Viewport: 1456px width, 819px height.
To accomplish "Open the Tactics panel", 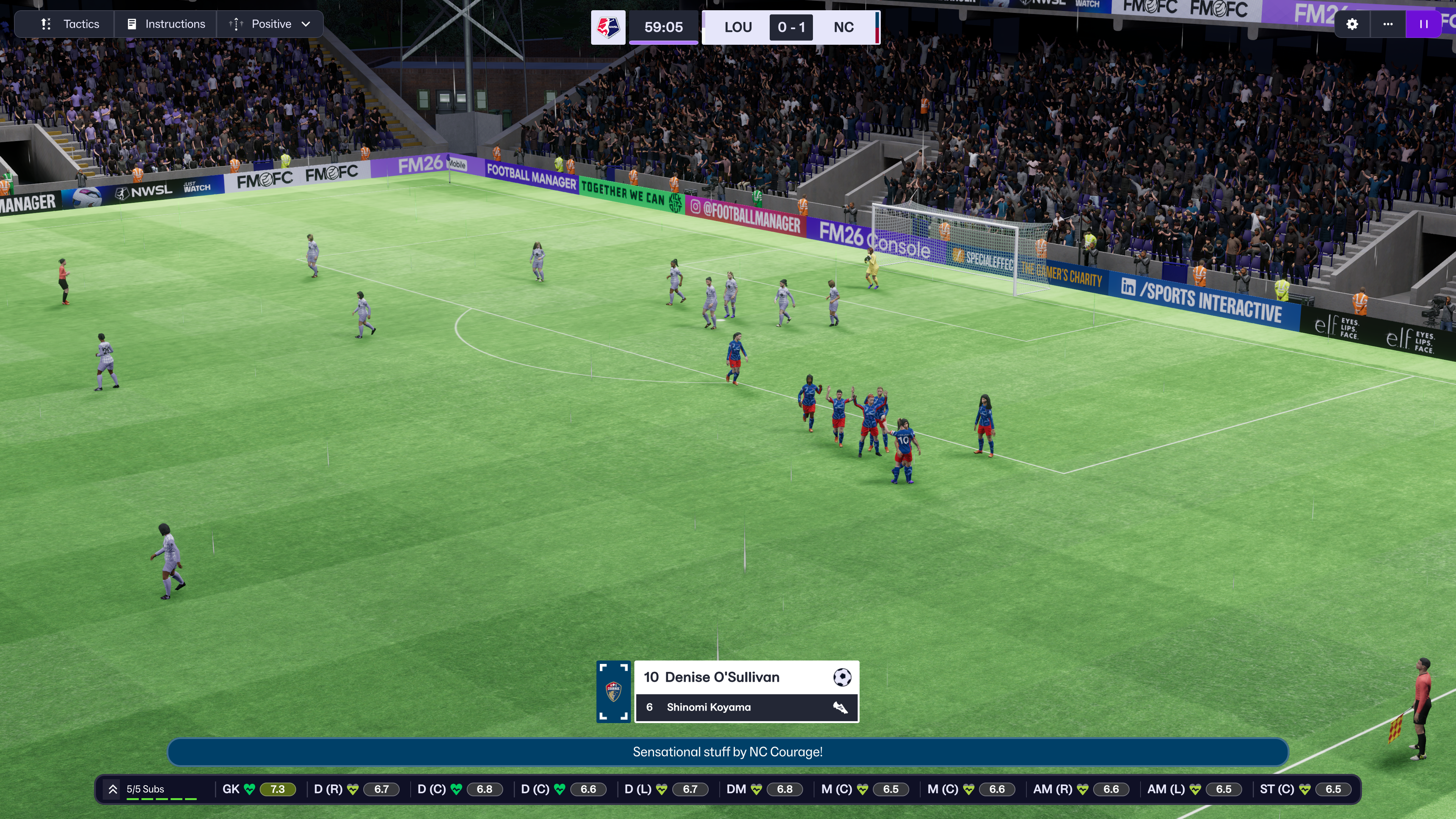I will click(70, 24).
